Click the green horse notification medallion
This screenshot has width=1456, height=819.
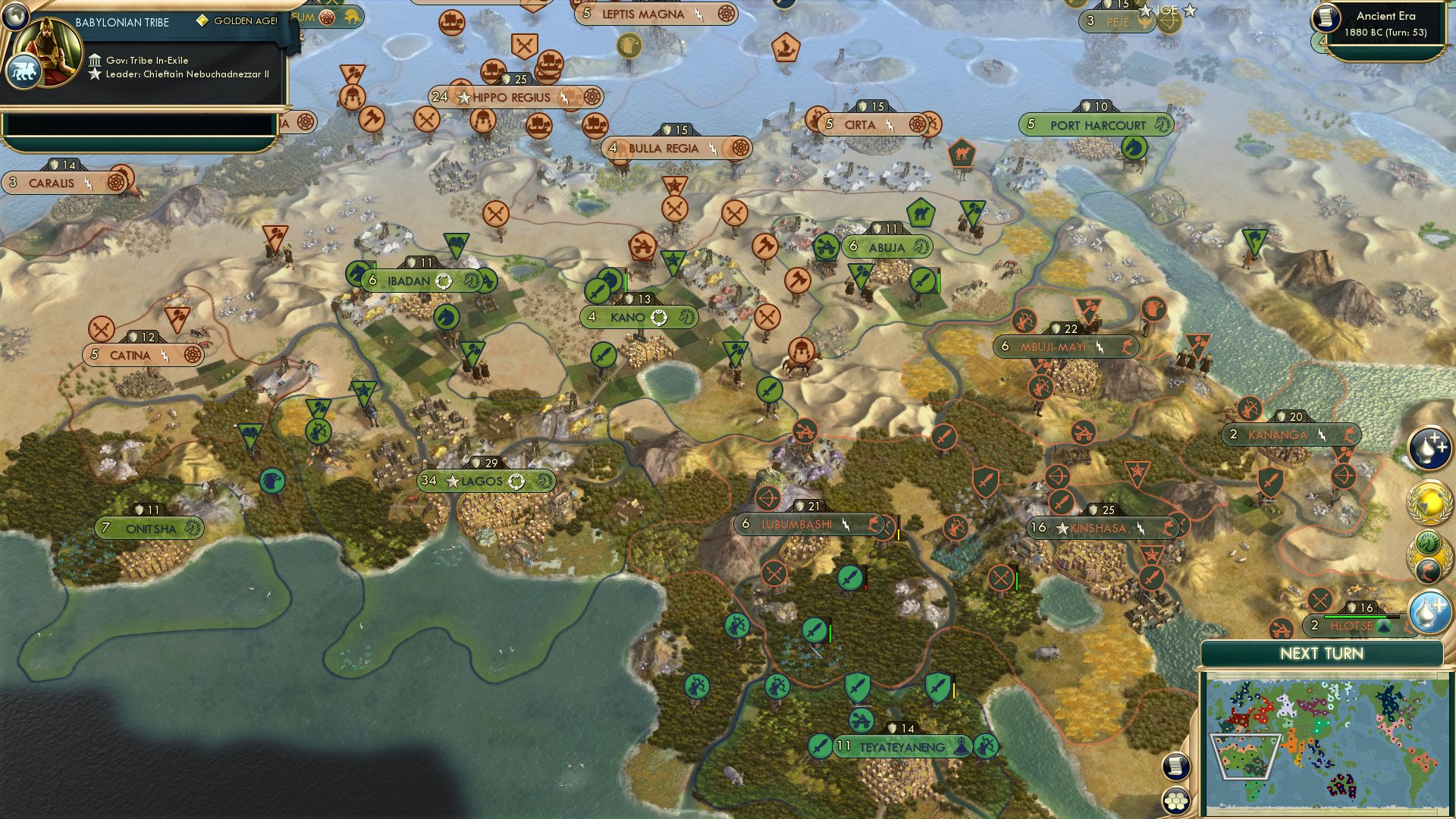point(1426,543)
